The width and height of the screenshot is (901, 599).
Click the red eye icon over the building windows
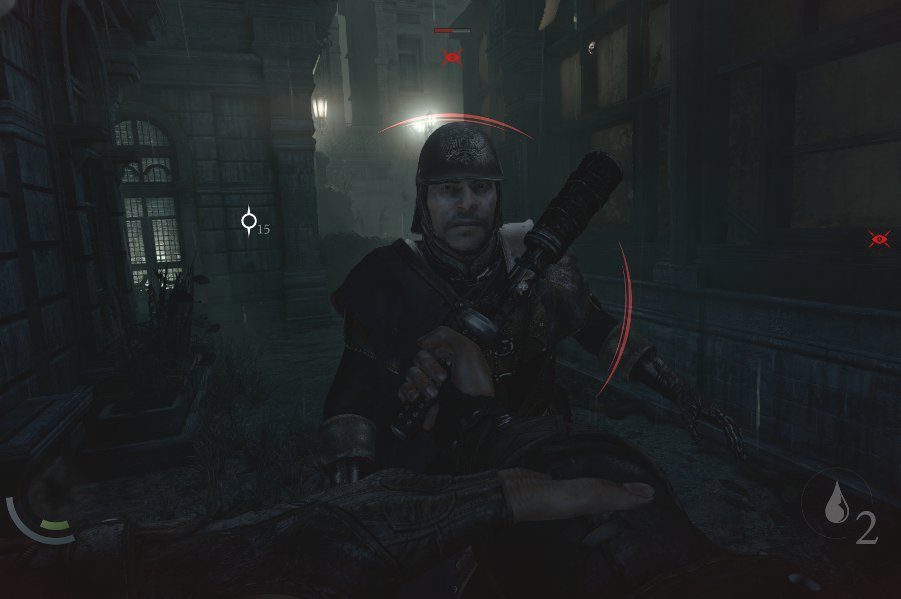[x=879, y=238]
